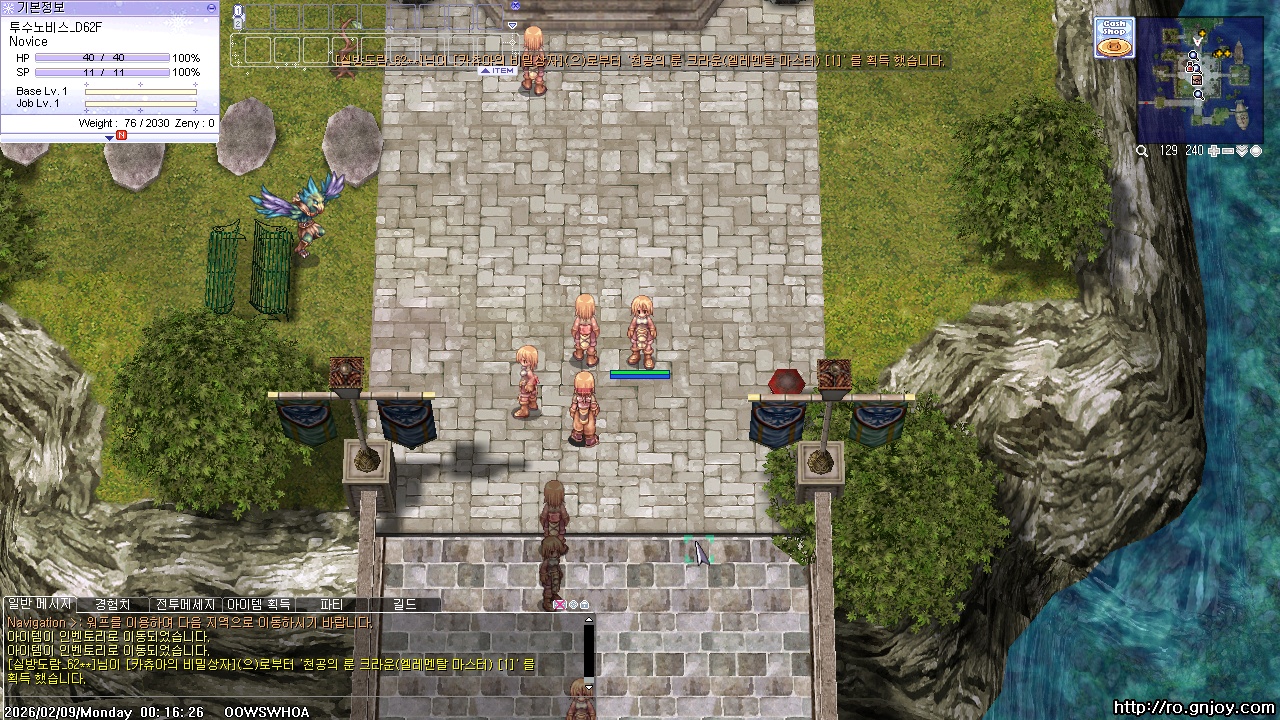The width and height of the screenshot is (1280, 720).
Task: Select the 아이템 획득 chat tab
Action: pos(258,605)
